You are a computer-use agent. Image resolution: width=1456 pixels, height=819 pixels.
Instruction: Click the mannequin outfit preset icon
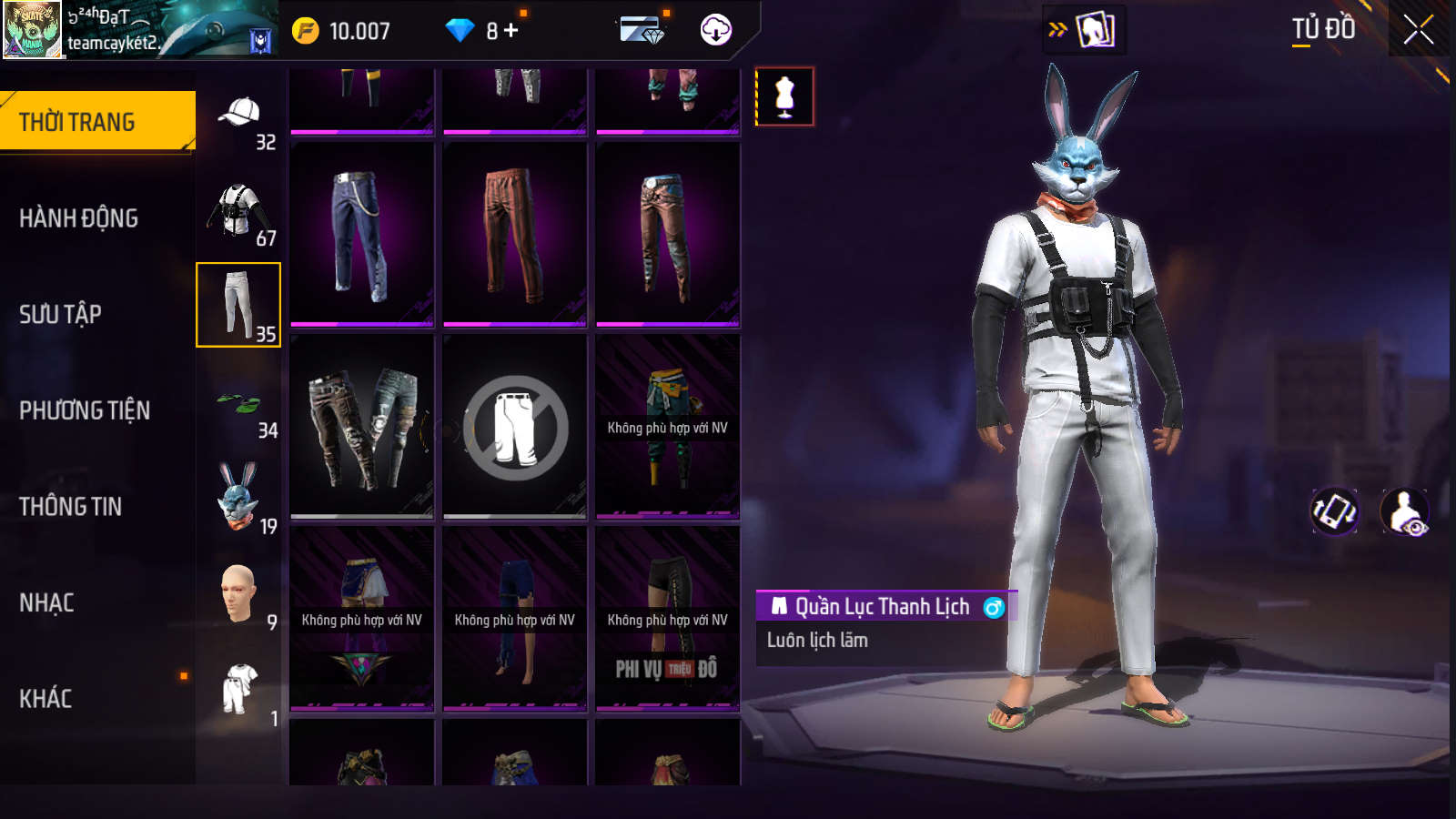pyautogui.click(x=784, y=96)
